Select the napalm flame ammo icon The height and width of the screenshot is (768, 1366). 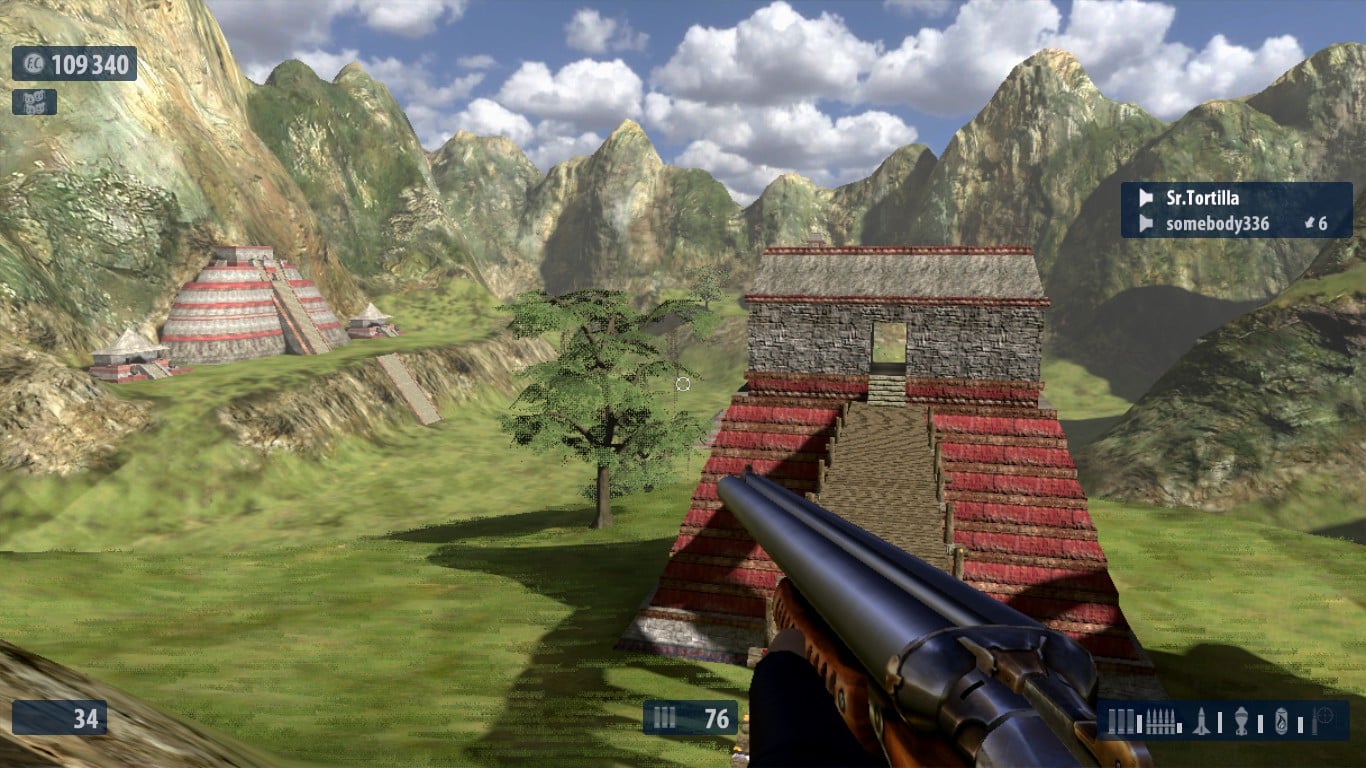[x=1283, y=720]
